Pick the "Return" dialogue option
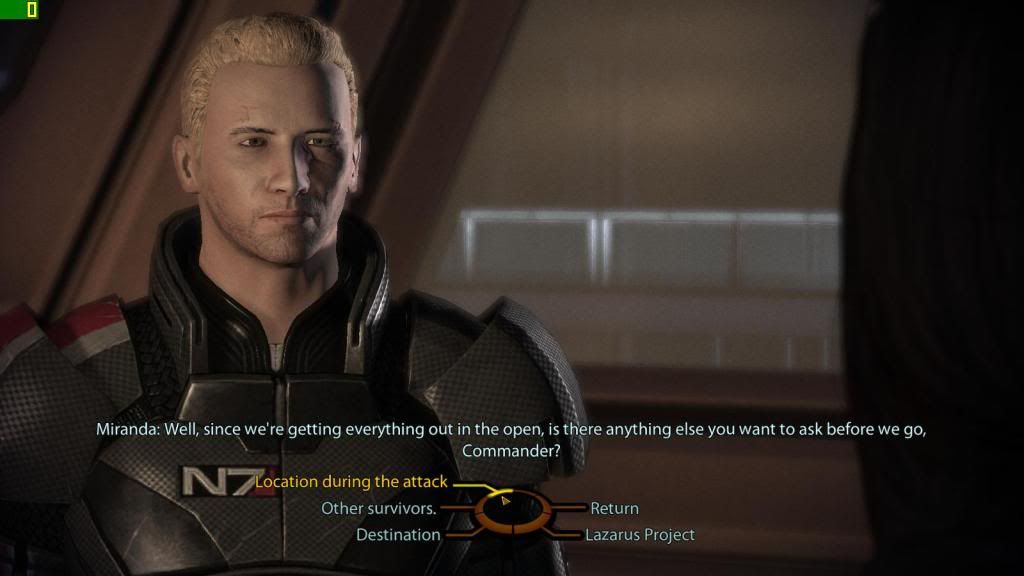 pyautogui.click(x=614, y=508)
